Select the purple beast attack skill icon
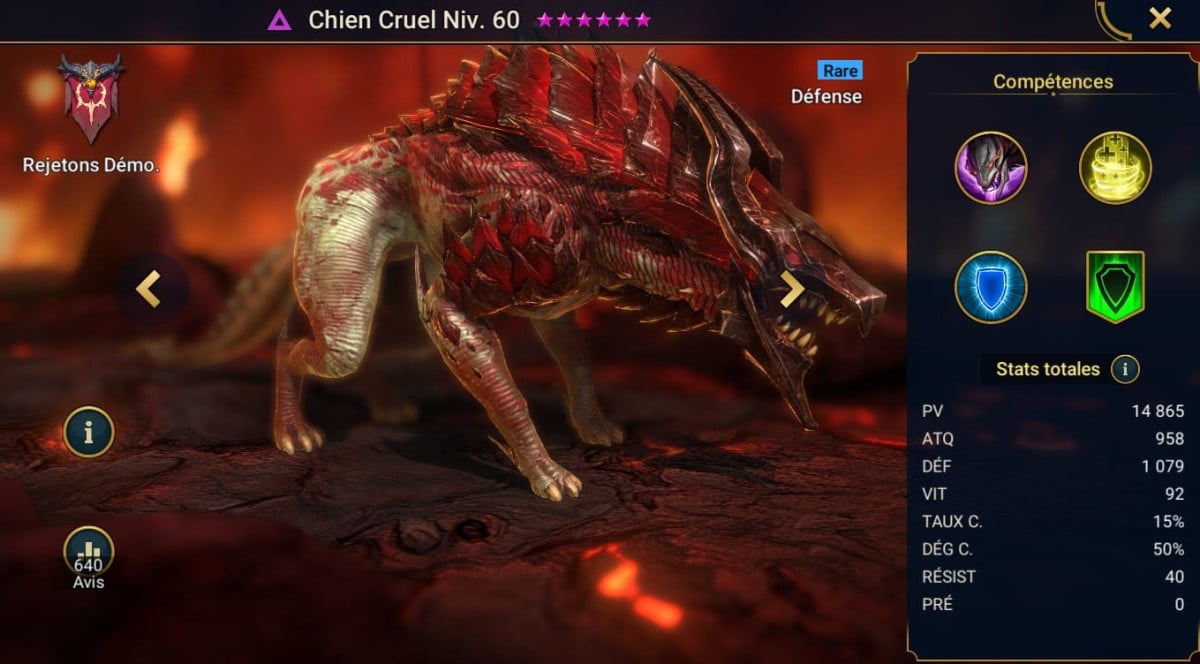The width and height of the screenshot is (1200, 664). (x=990, y=168)
